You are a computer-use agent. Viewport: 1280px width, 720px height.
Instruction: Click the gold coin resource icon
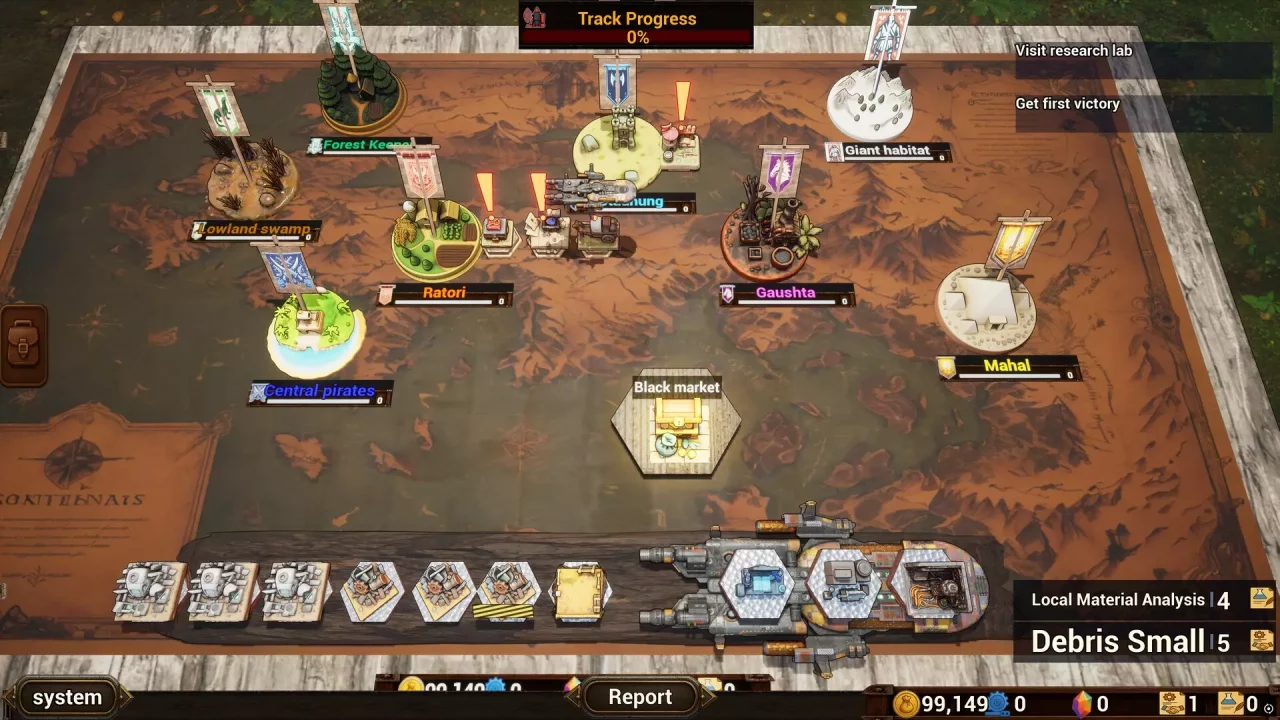[x=905, y=704]
